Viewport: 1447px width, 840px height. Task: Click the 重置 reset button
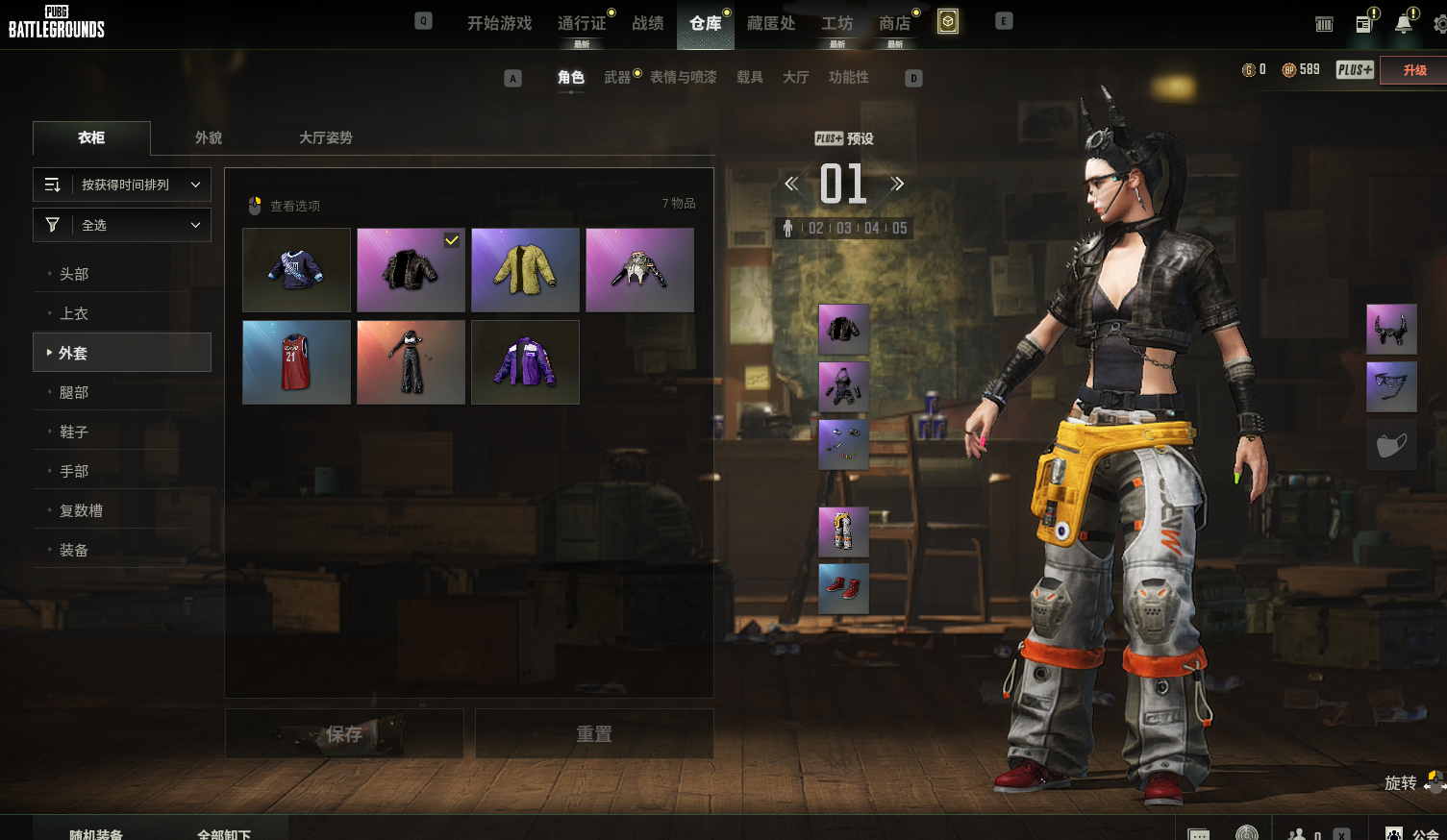point(594,734)
